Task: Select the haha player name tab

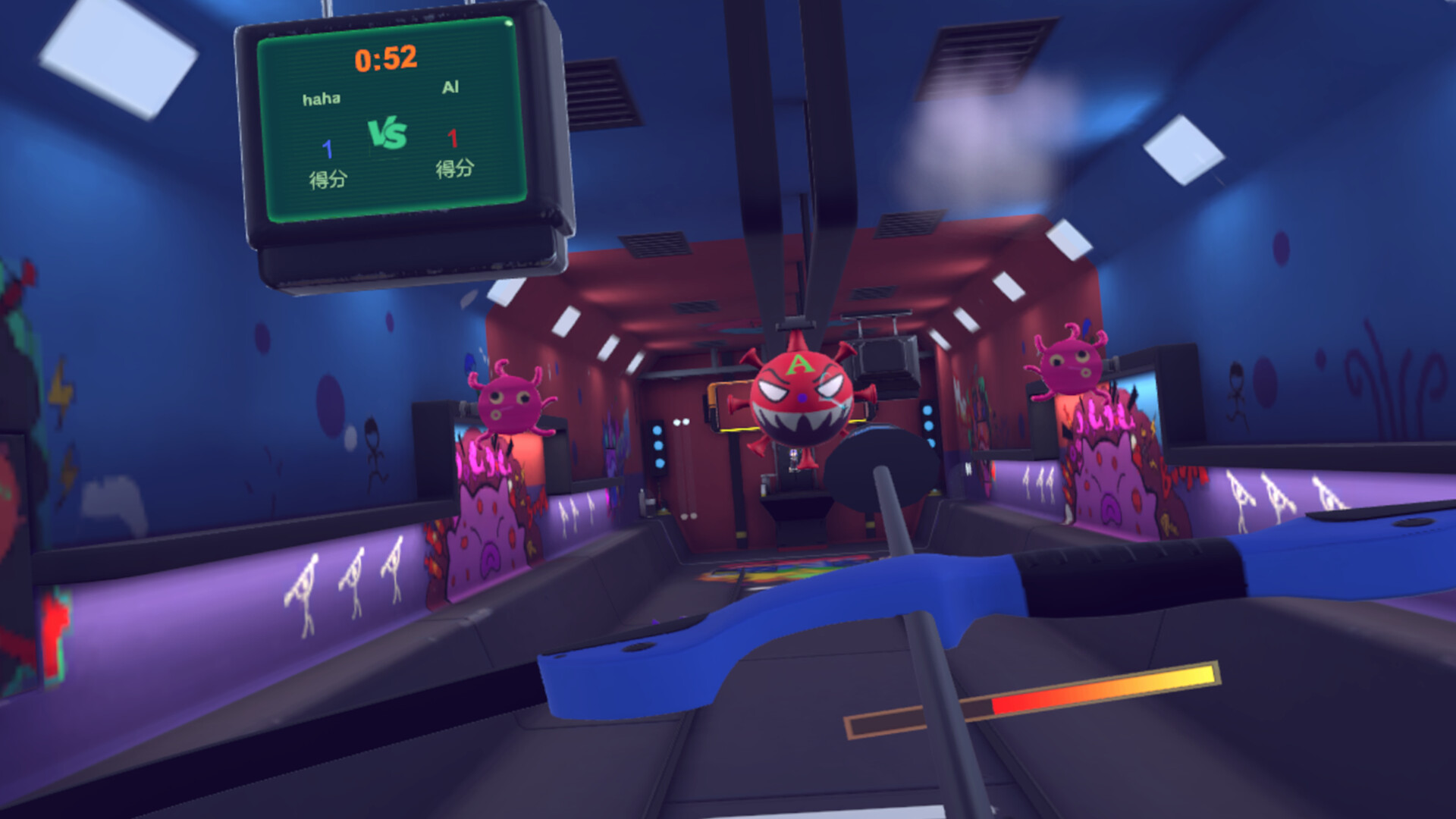Action: click(x=322, y=97)
